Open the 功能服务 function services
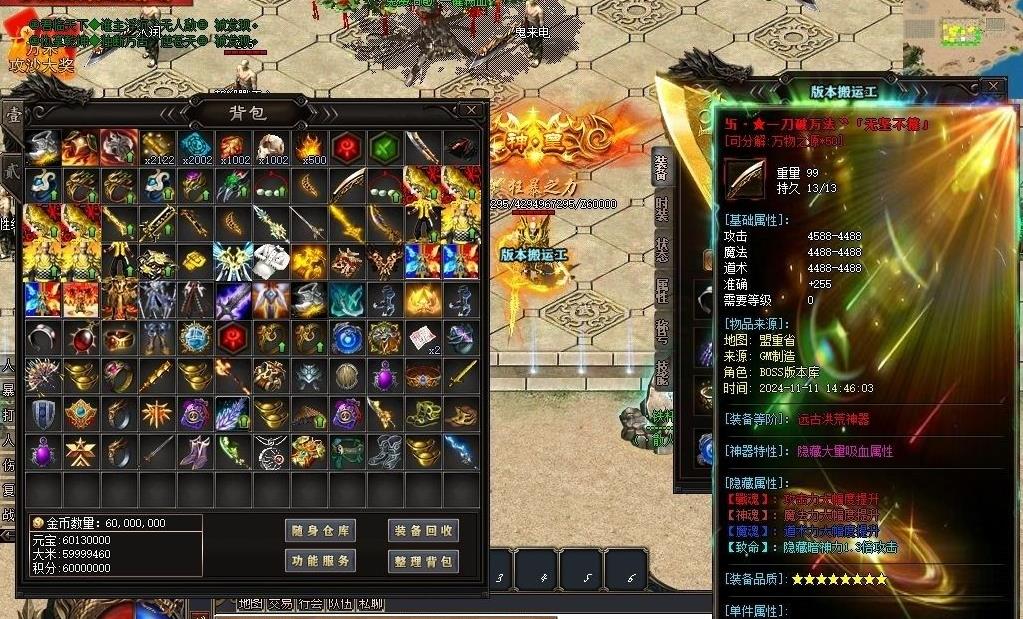This screenshot has width=1023, height=619. tap(320, 561)
